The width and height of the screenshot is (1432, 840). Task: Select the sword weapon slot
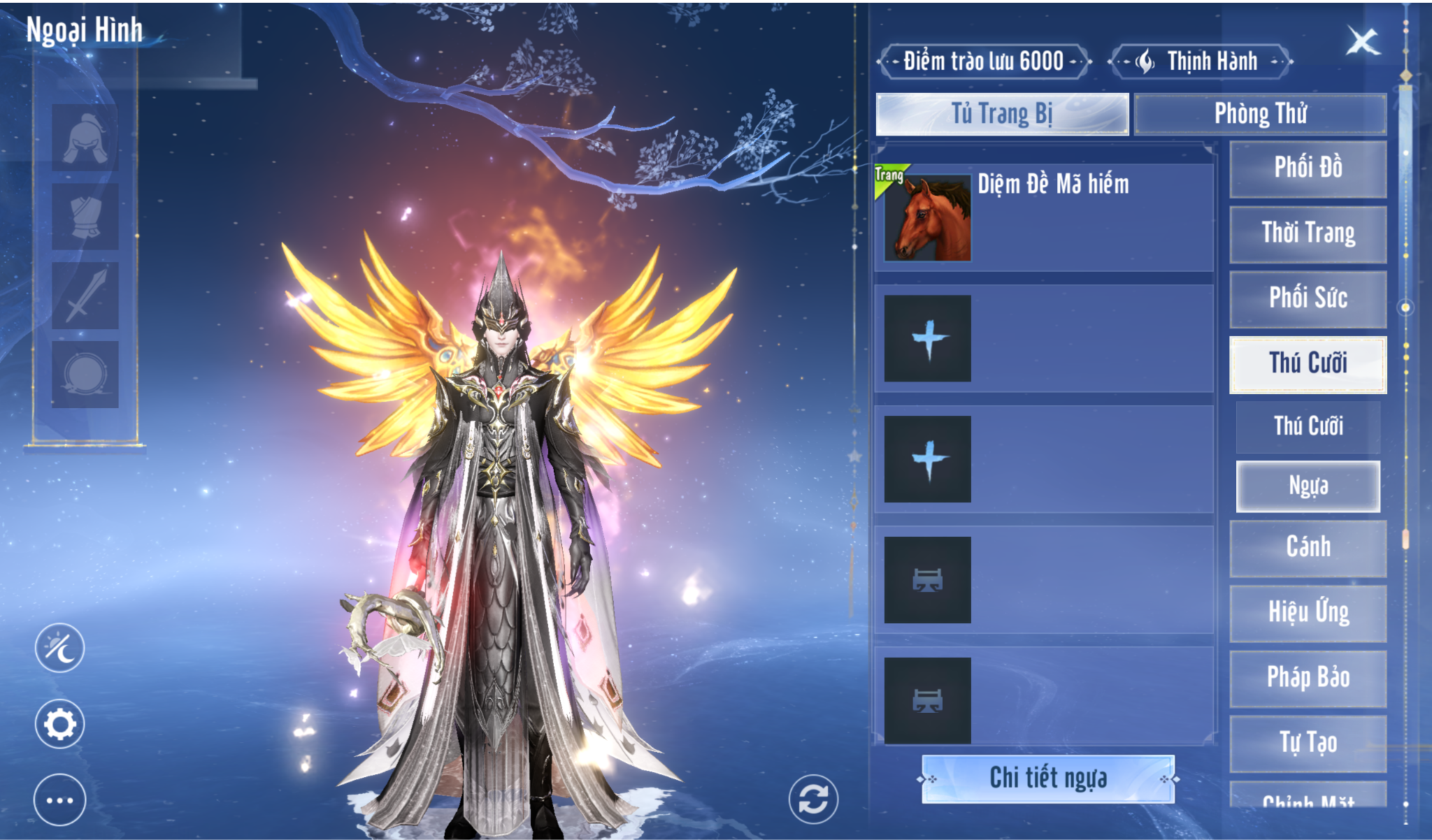coord(85,296)
